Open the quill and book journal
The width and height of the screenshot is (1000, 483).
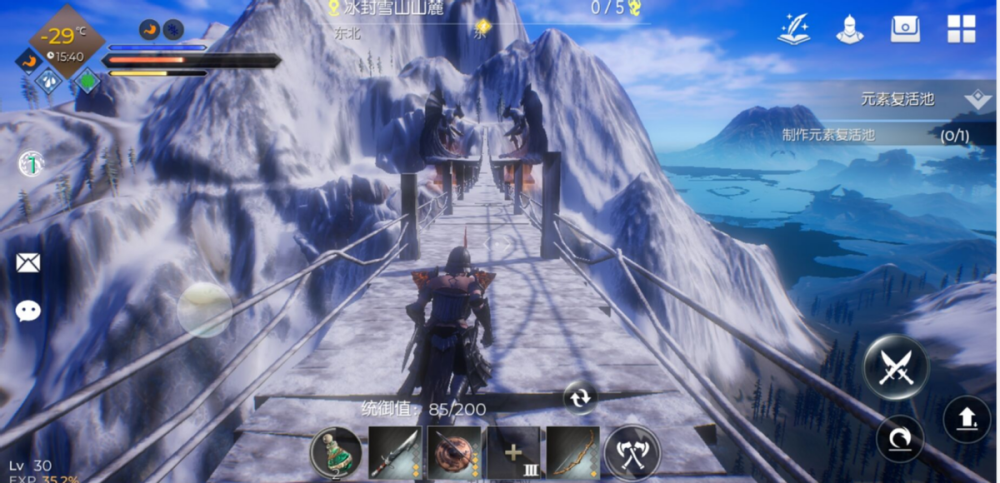click(794, 30)
